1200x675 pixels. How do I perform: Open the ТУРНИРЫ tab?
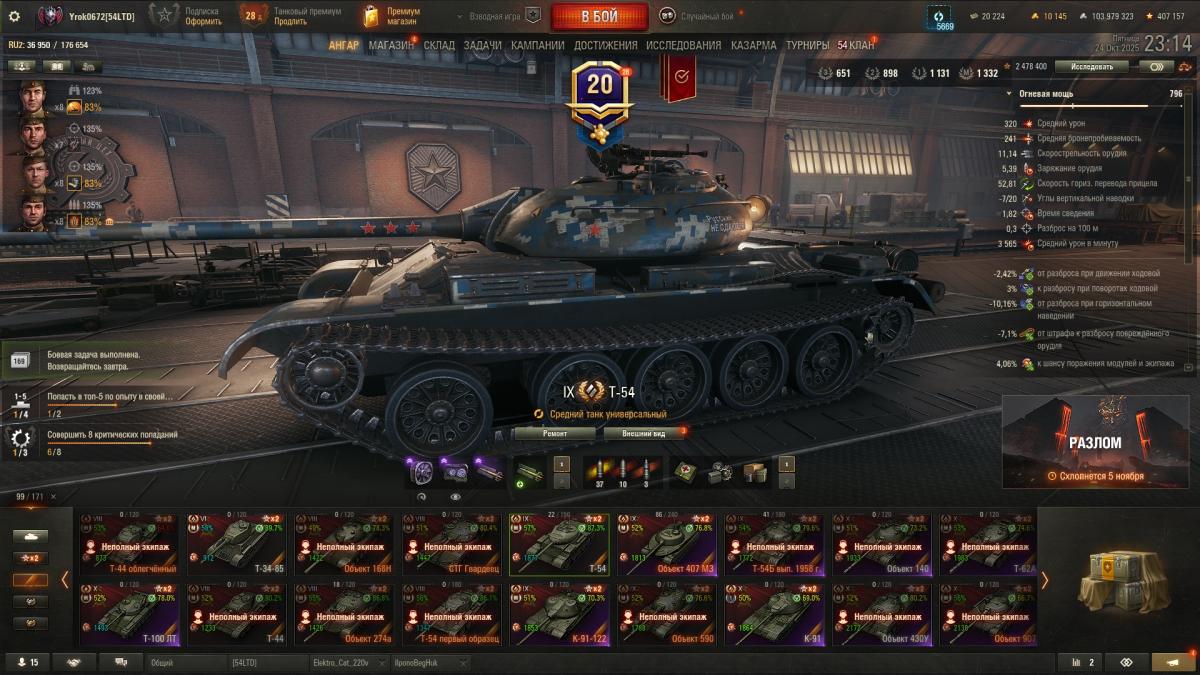(x=807, y=45)
